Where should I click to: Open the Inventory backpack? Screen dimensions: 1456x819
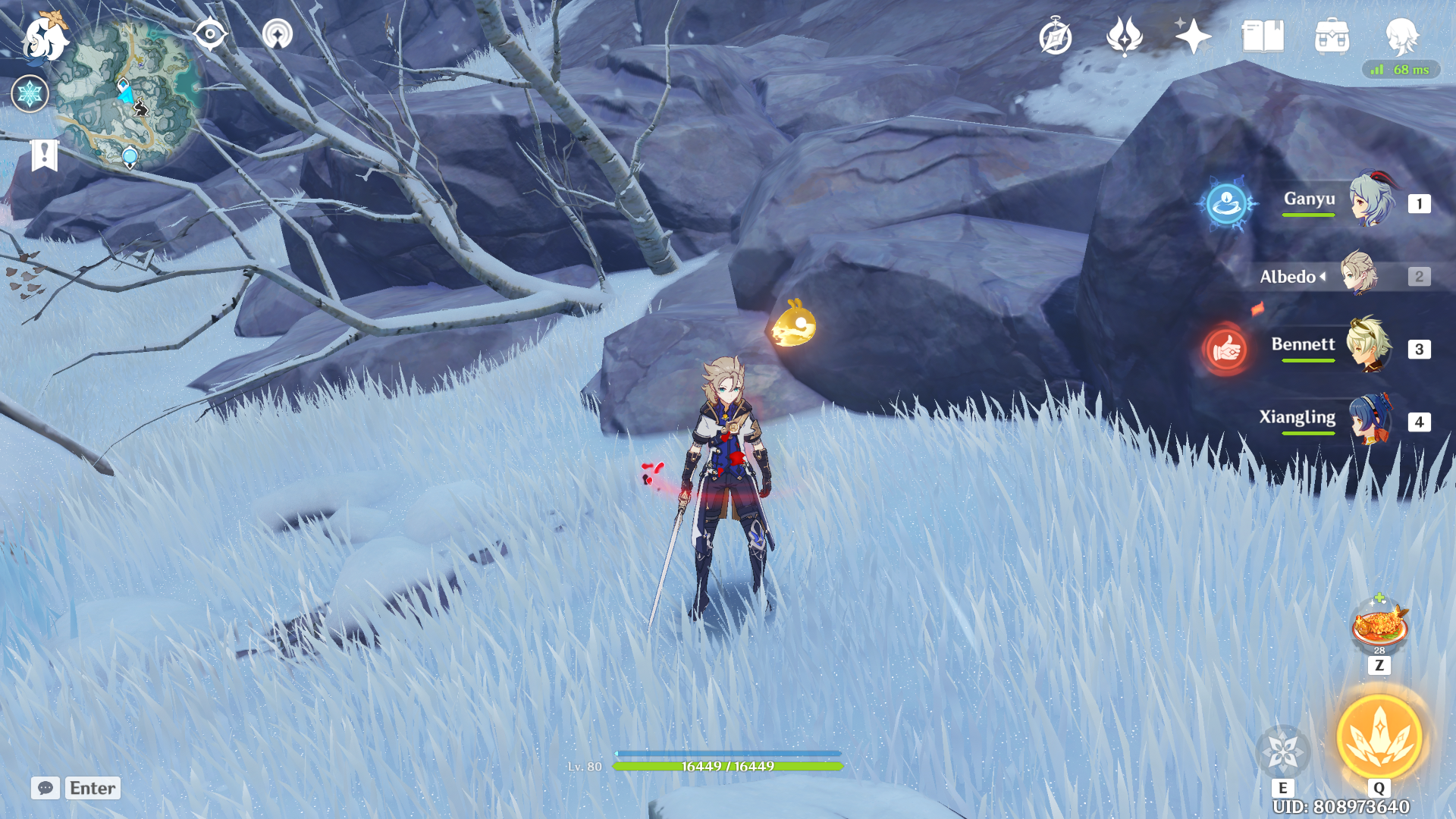tap(1332, 36)
